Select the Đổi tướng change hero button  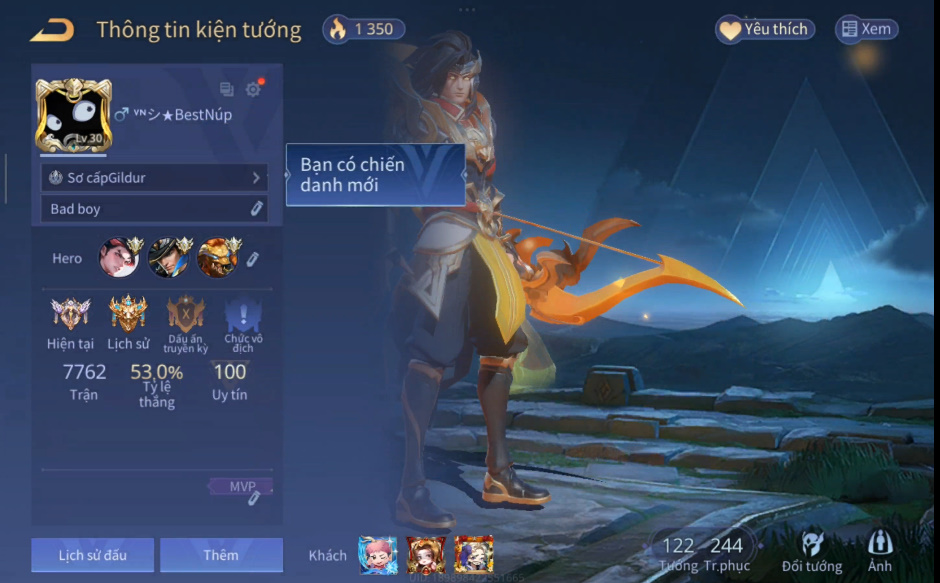812,551
